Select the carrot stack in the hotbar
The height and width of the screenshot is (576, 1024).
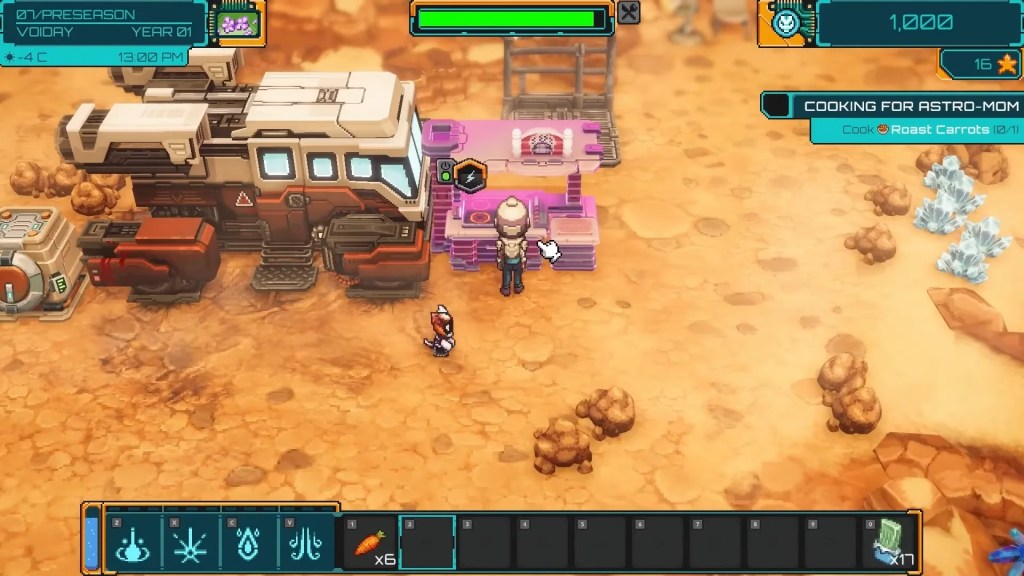(370, 543)
